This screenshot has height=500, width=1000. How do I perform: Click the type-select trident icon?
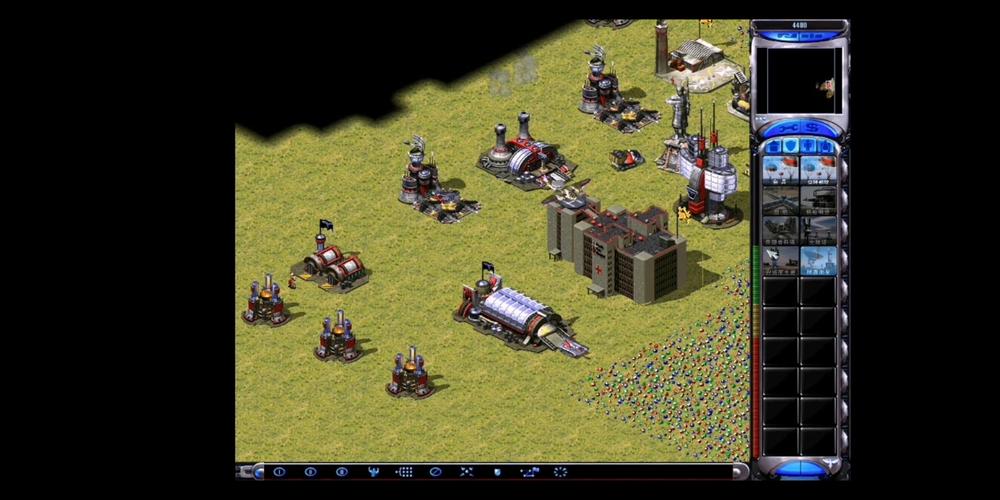373,471
